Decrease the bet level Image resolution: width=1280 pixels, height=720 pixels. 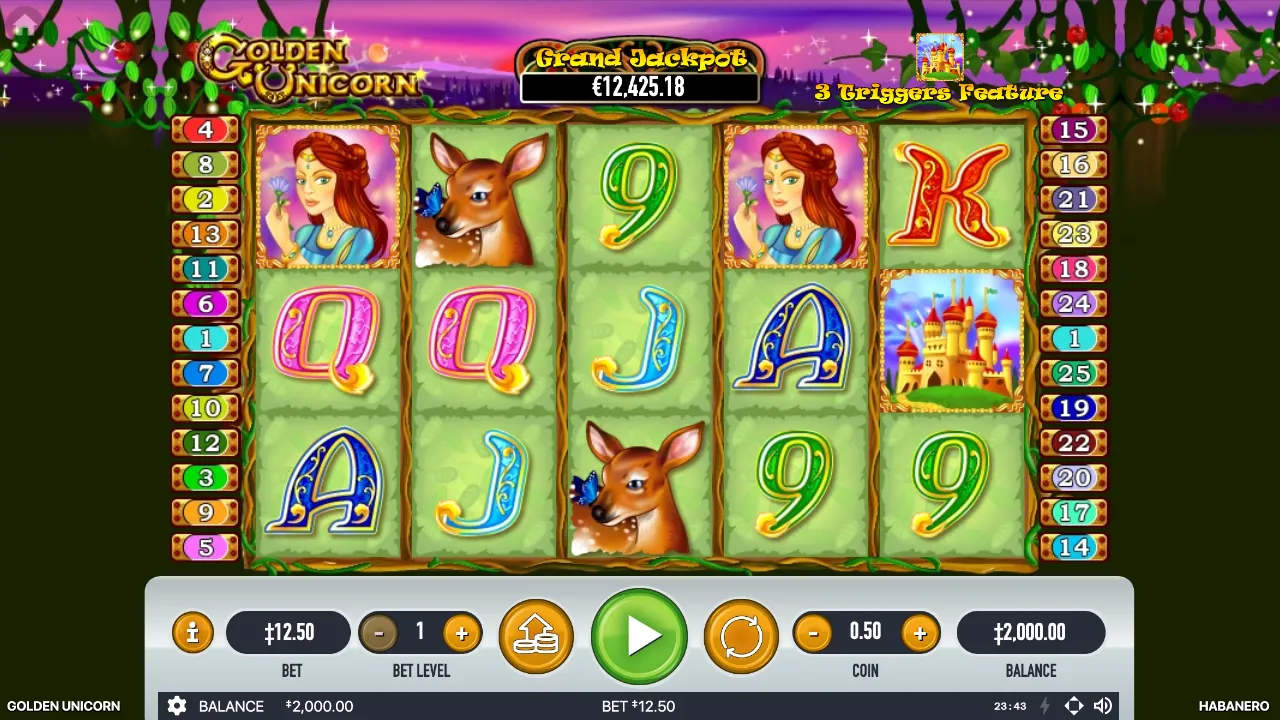pyautogui.click(x=378, y=633)
